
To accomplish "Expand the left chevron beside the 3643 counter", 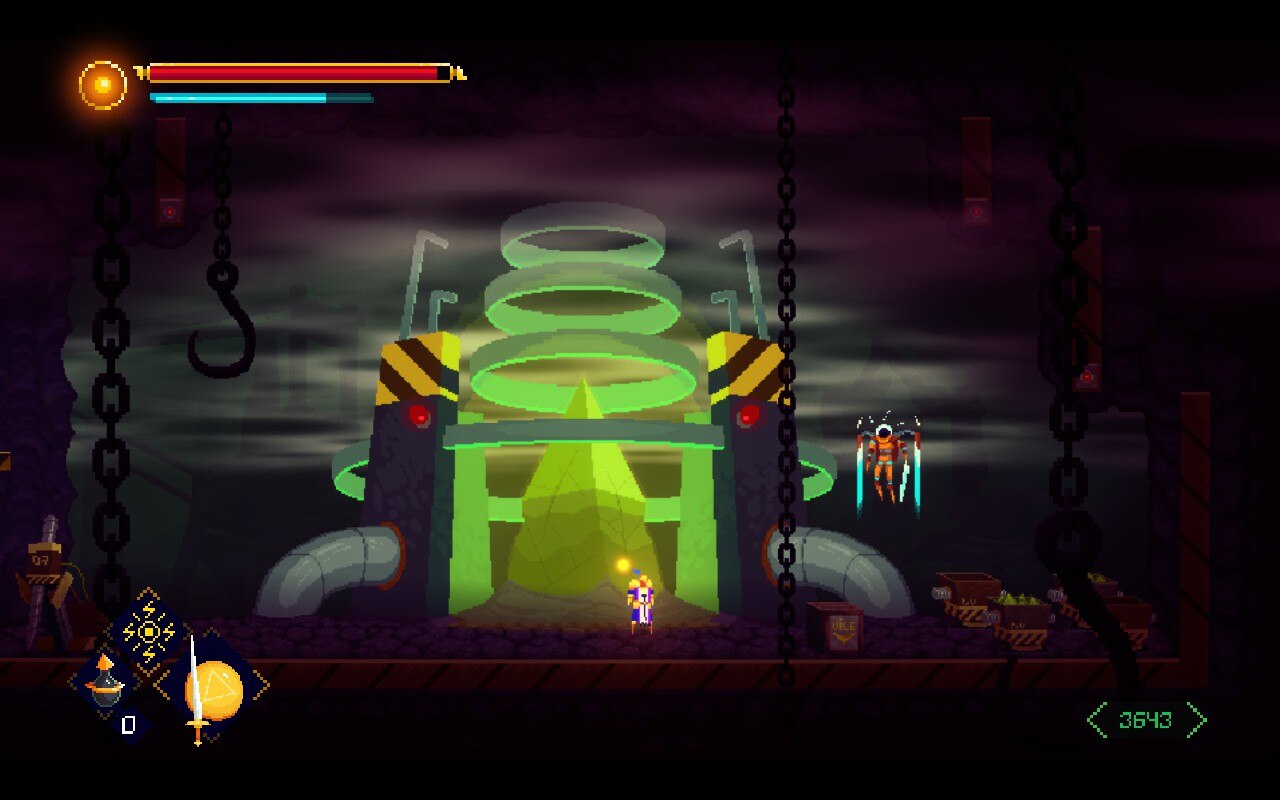I will [x=1096, y=717].
